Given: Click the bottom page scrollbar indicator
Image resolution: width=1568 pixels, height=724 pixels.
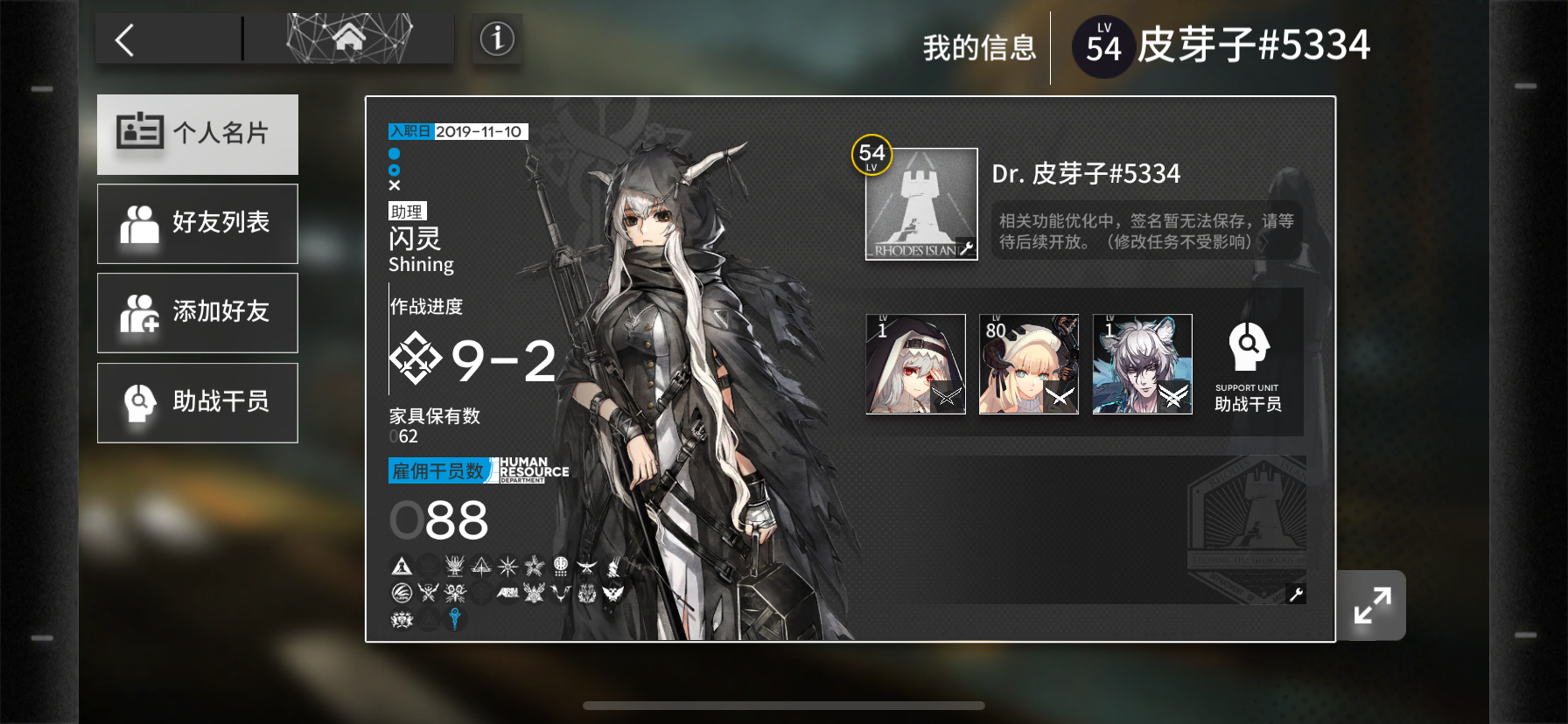Looking at the screenshot, I should click(782, 705).
